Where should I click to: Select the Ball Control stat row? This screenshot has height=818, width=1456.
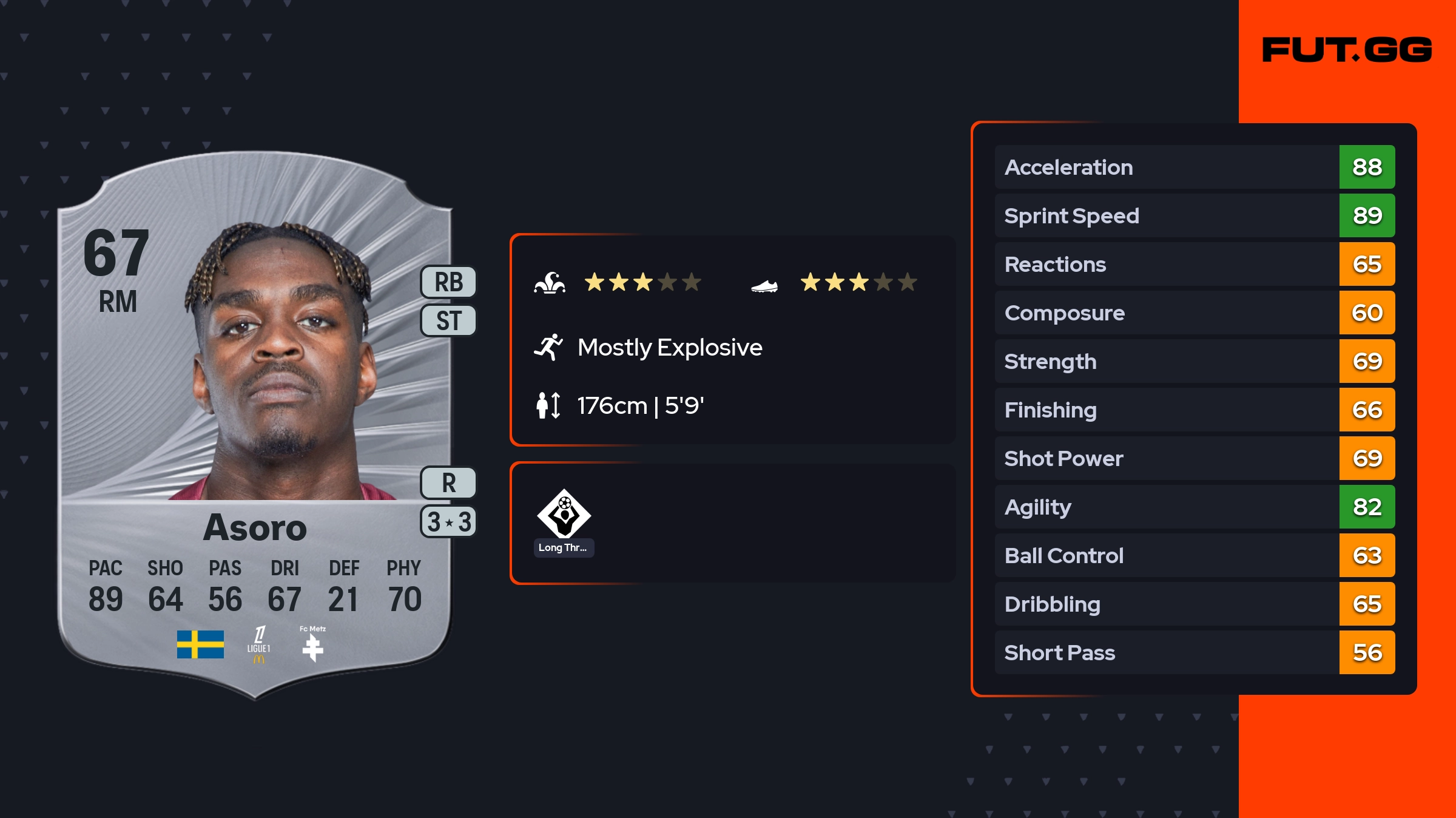1194,555
